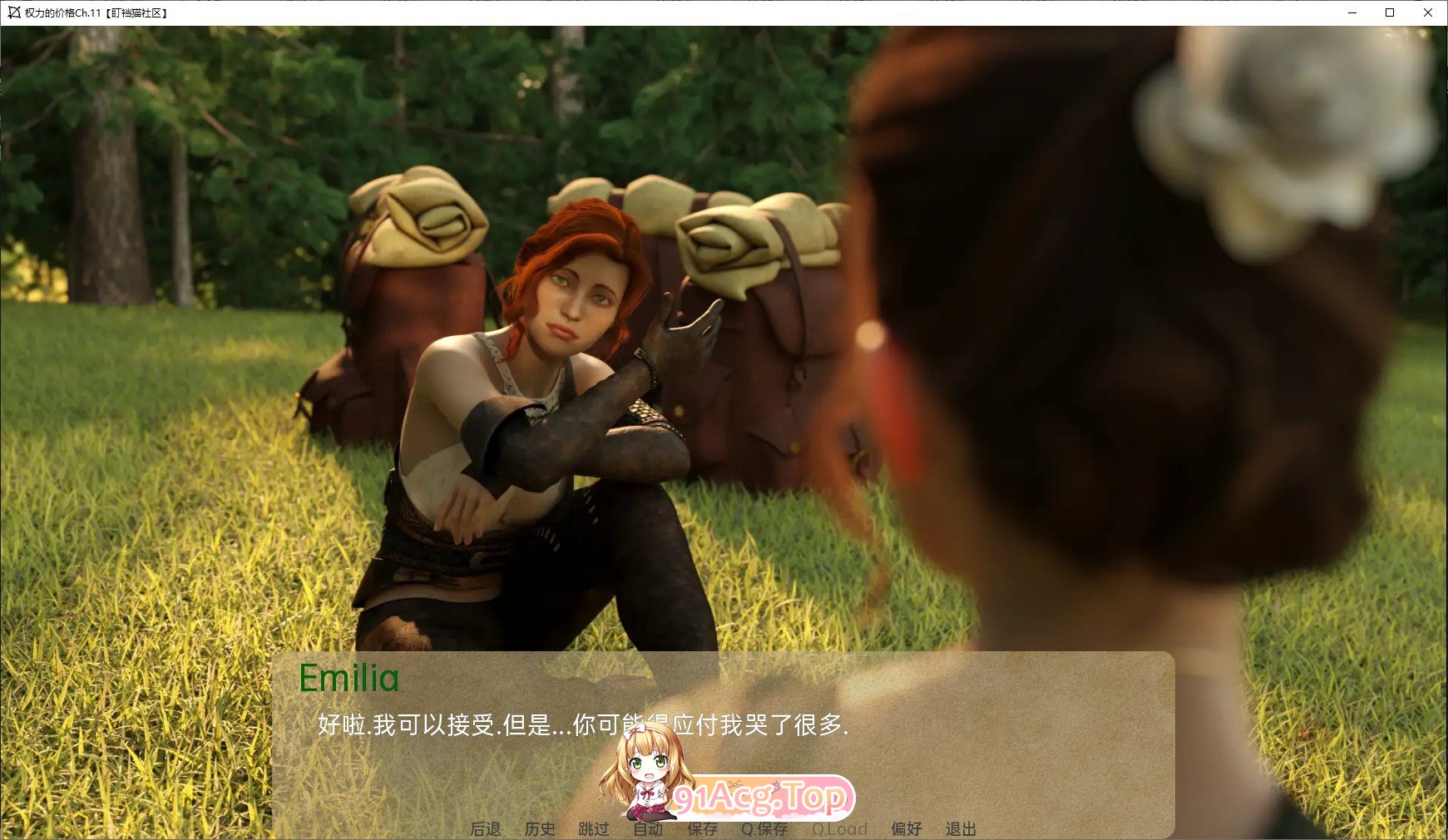Choose 退出 to quit the game
This screenshot has width=1448, height=840.
[961, 828]
